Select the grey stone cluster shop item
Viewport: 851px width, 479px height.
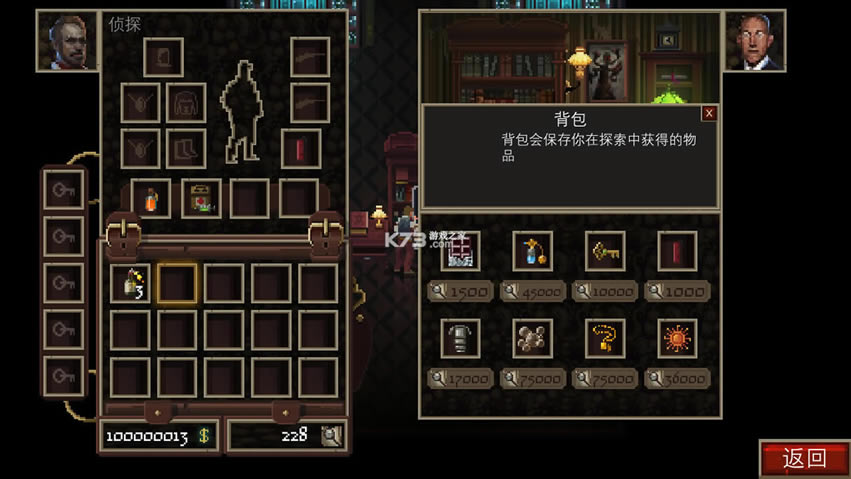[532, 339]
